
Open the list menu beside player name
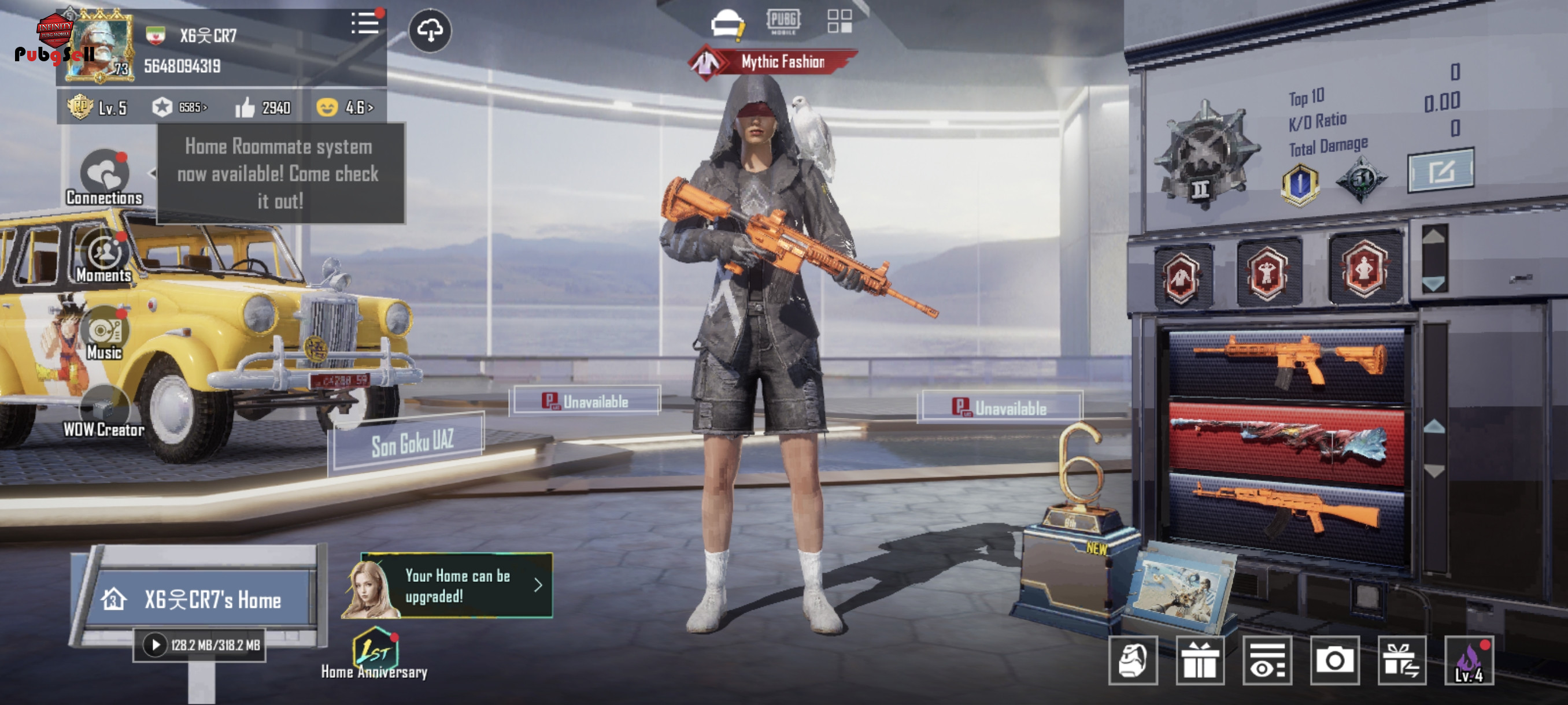tap(365, 24)
